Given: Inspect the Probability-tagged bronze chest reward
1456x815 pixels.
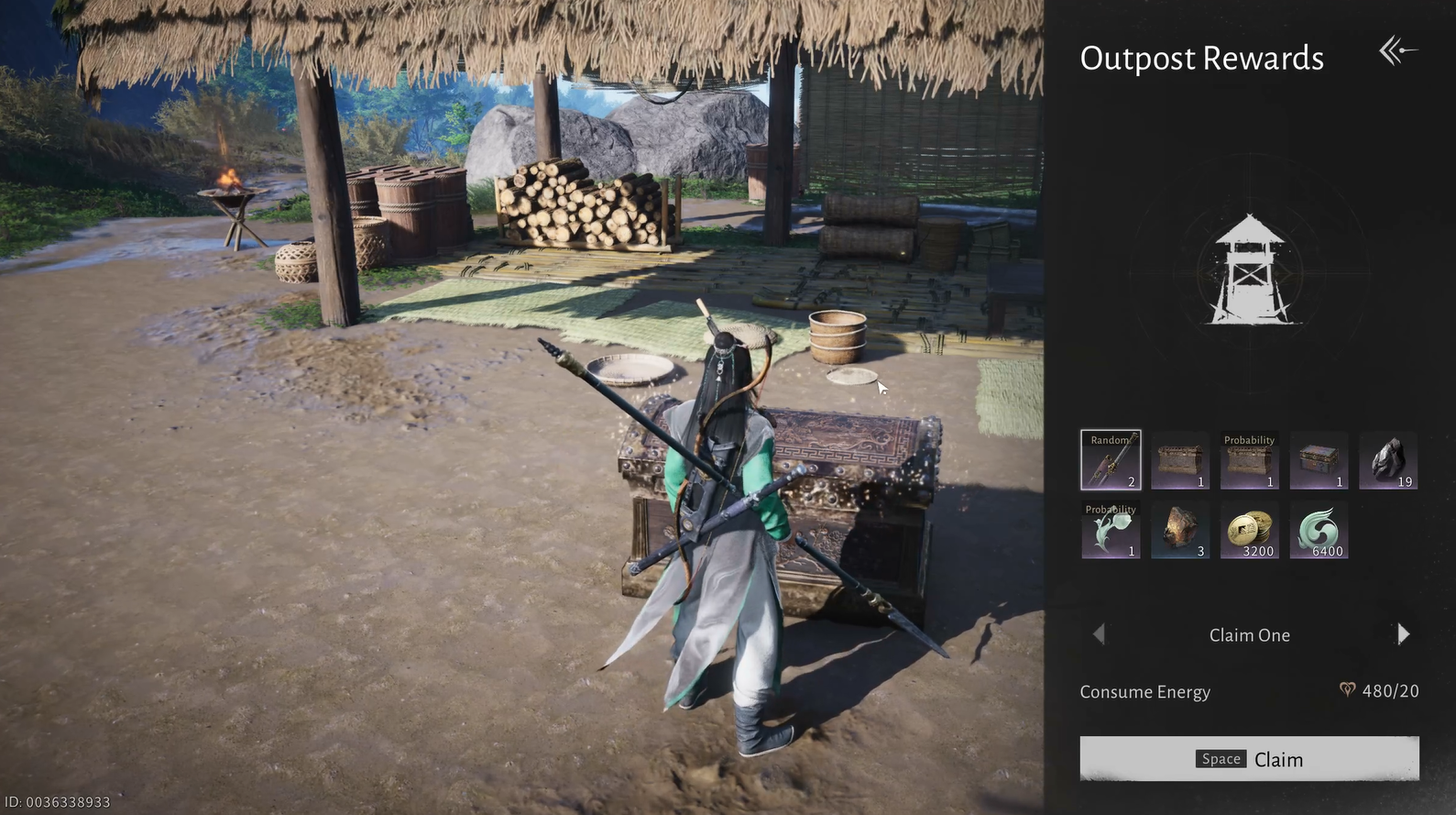Looking at the screenshot, I should pyautogui.click(x=1250, y=460).
